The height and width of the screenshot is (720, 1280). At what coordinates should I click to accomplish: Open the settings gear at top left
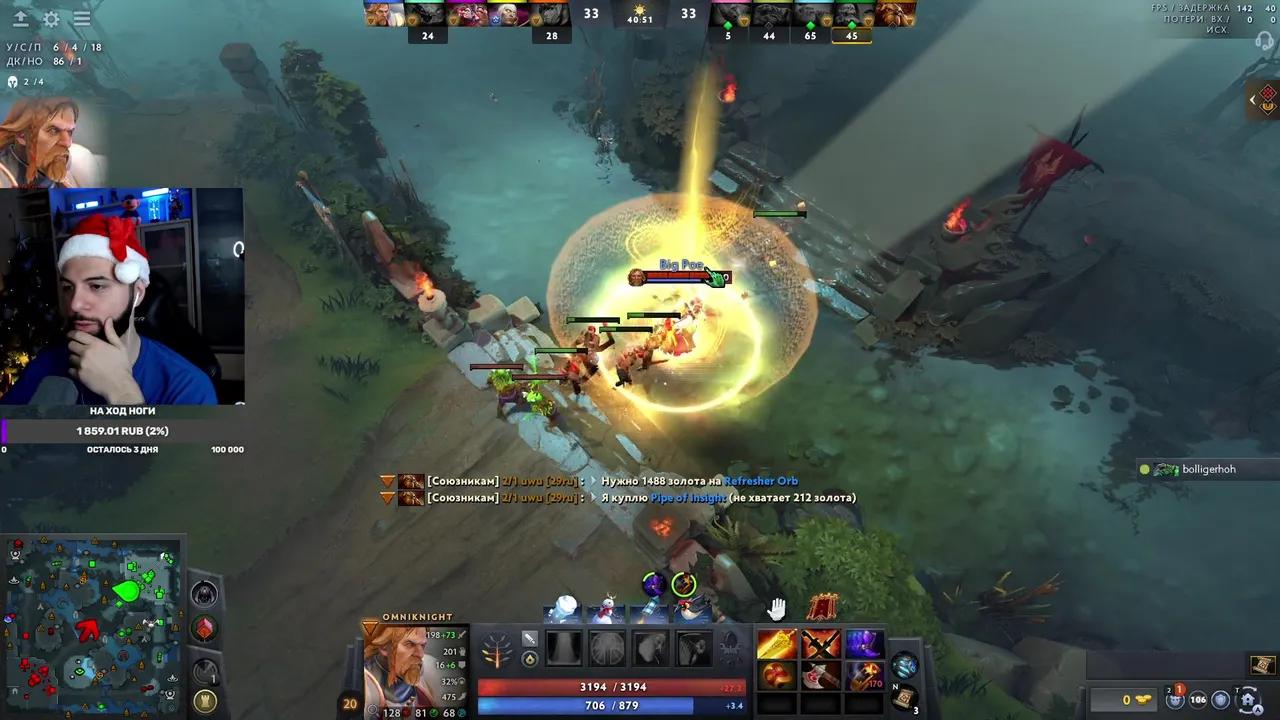pos(50,19)
